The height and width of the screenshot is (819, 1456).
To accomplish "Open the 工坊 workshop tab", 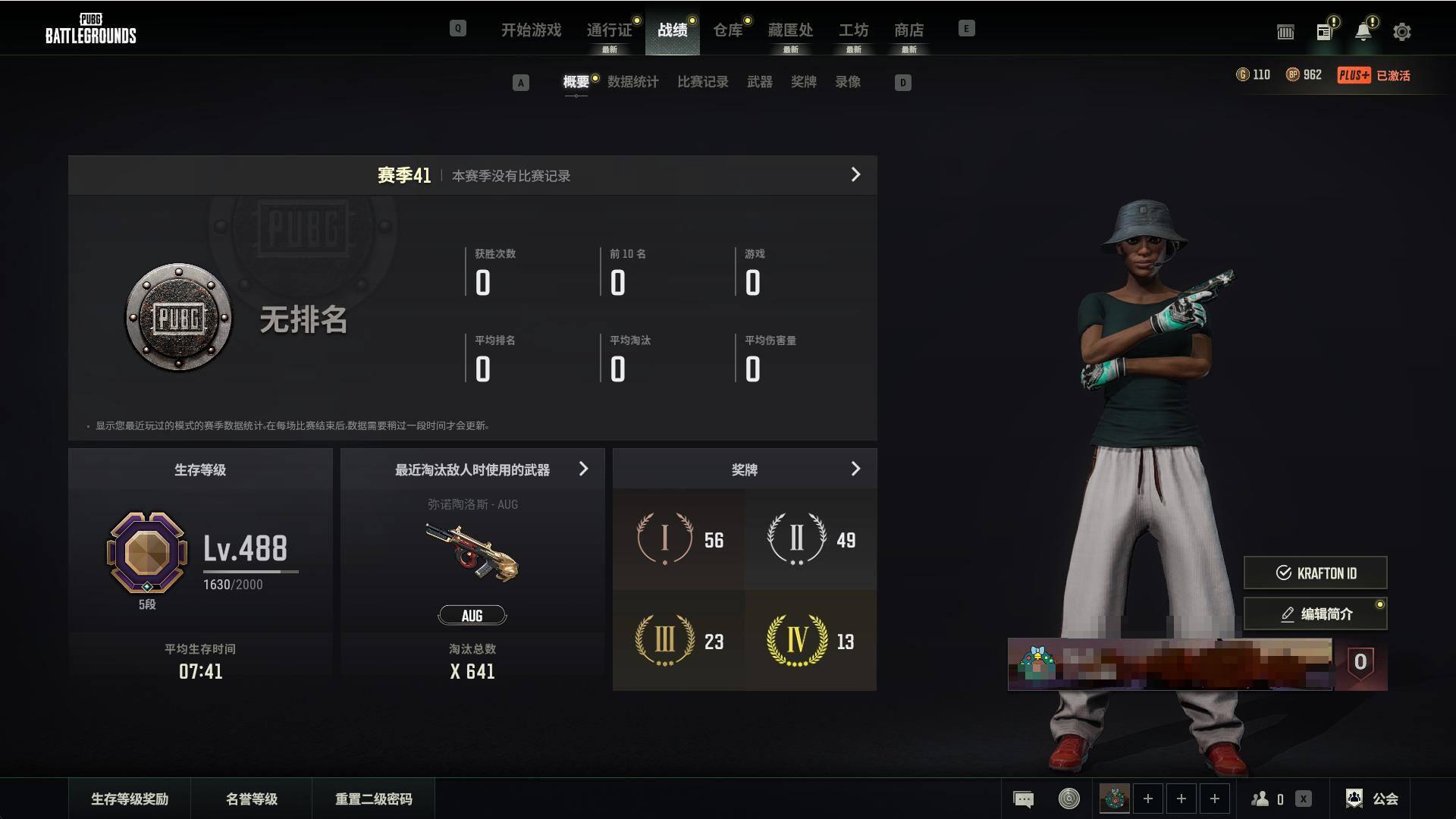I will pos(853,30).
